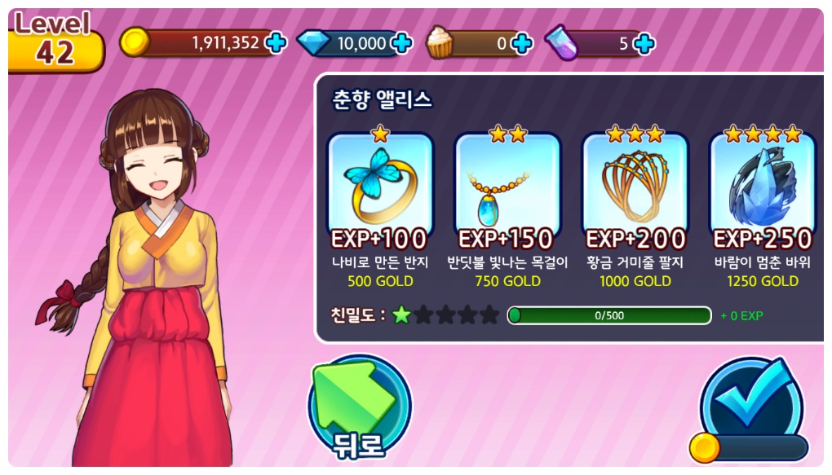Add purple potions using the plus button
The height and width of the screenshot is (475, 832).
644,43
